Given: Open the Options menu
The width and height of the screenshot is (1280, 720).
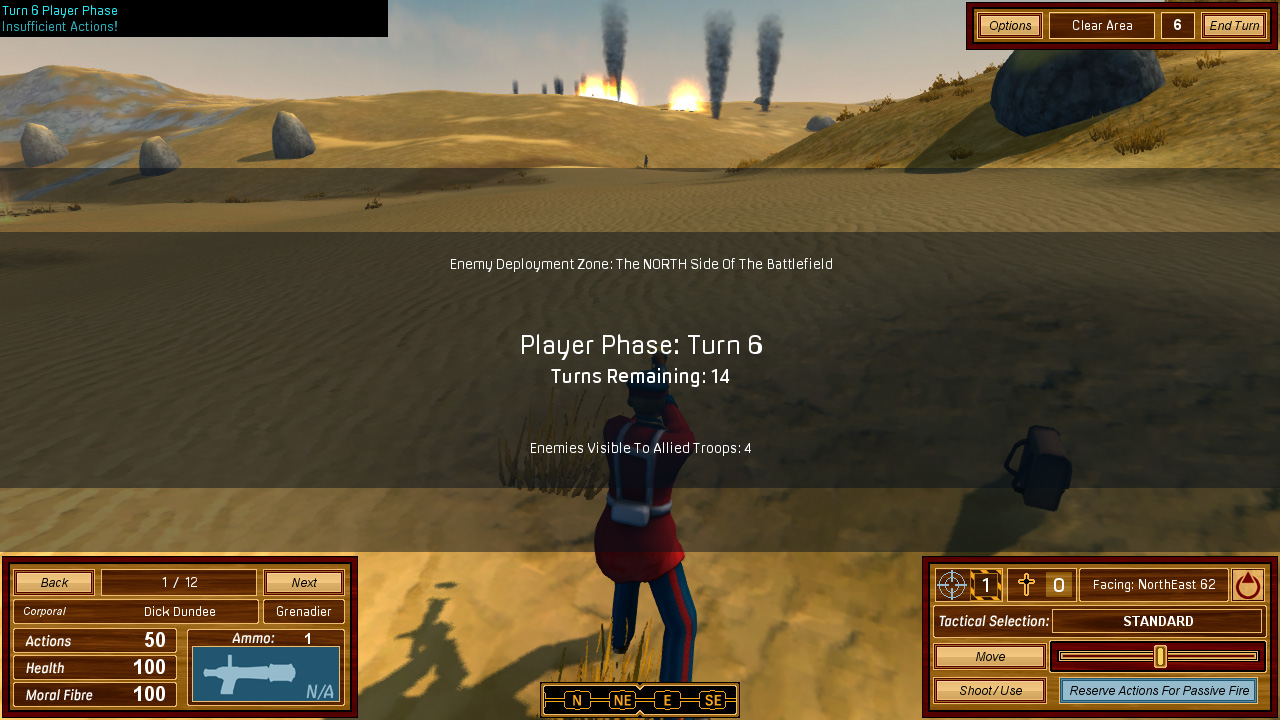Looking at the screenshot, I should (x=1010, y=25).
